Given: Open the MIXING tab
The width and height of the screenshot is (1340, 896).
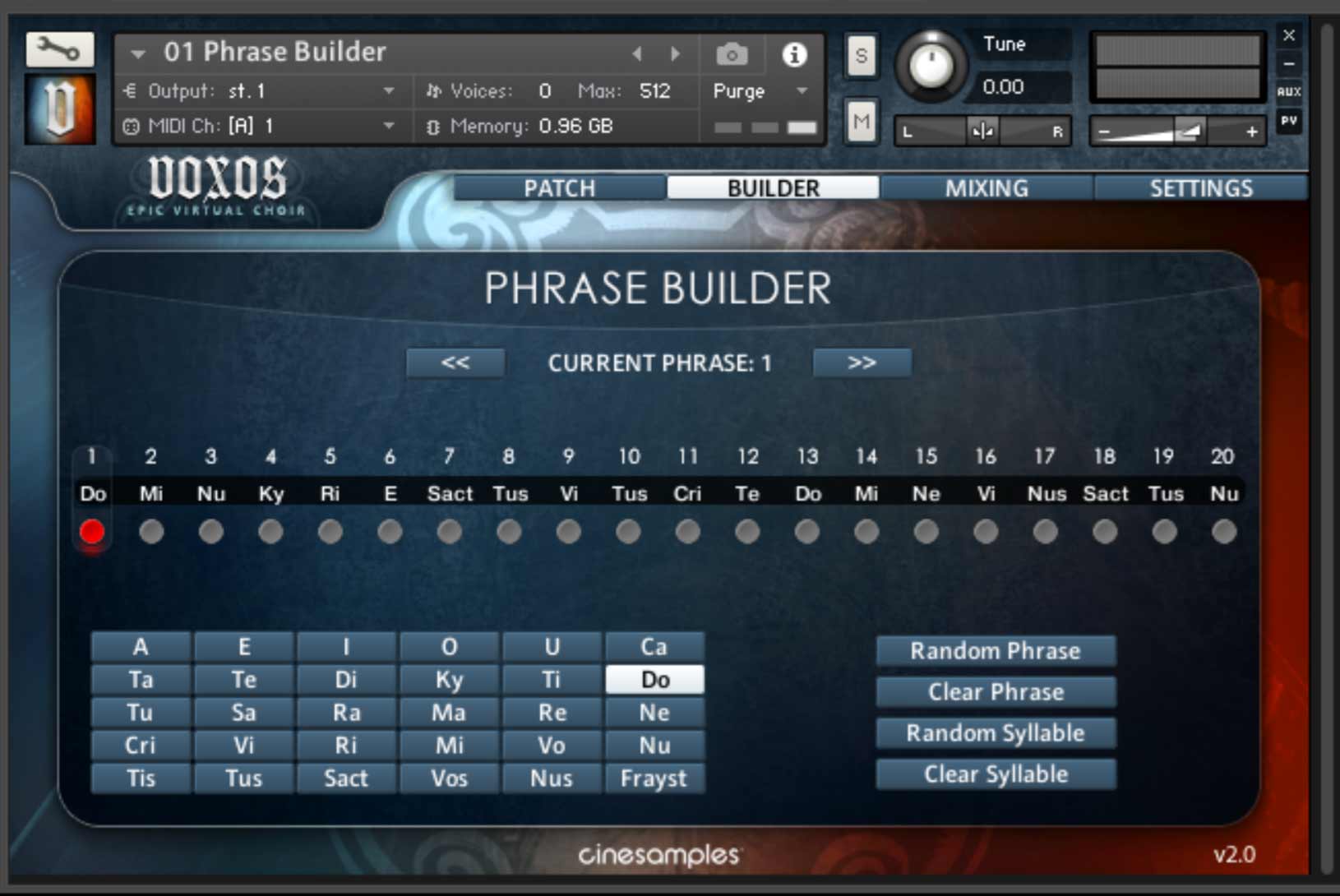Looking at the screenshot, I should 986,188.
